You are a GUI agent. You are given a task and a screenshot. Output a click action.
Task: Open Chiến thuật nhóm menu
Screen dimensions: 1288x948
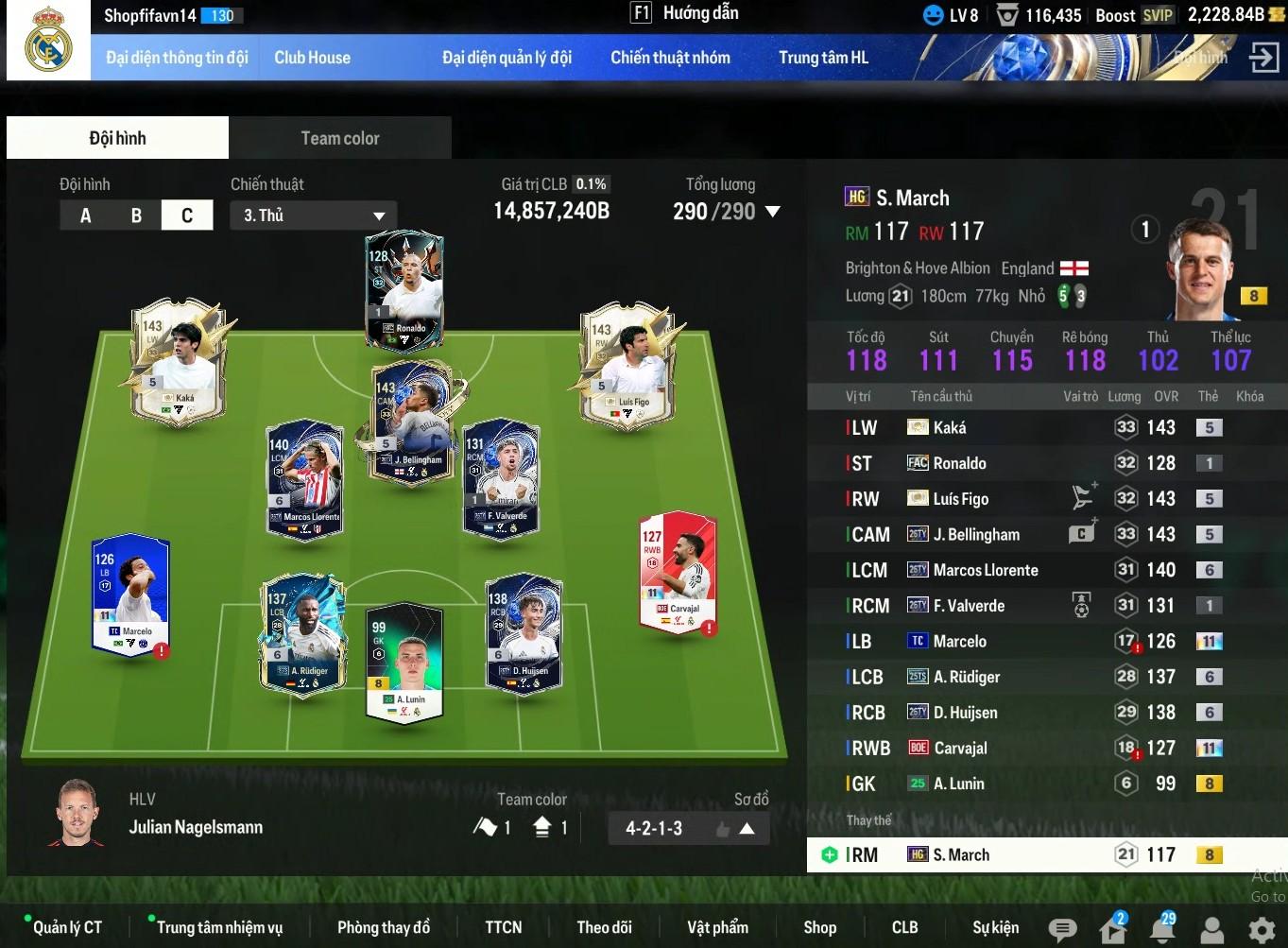pyautogui.click(x=670, y=58)
